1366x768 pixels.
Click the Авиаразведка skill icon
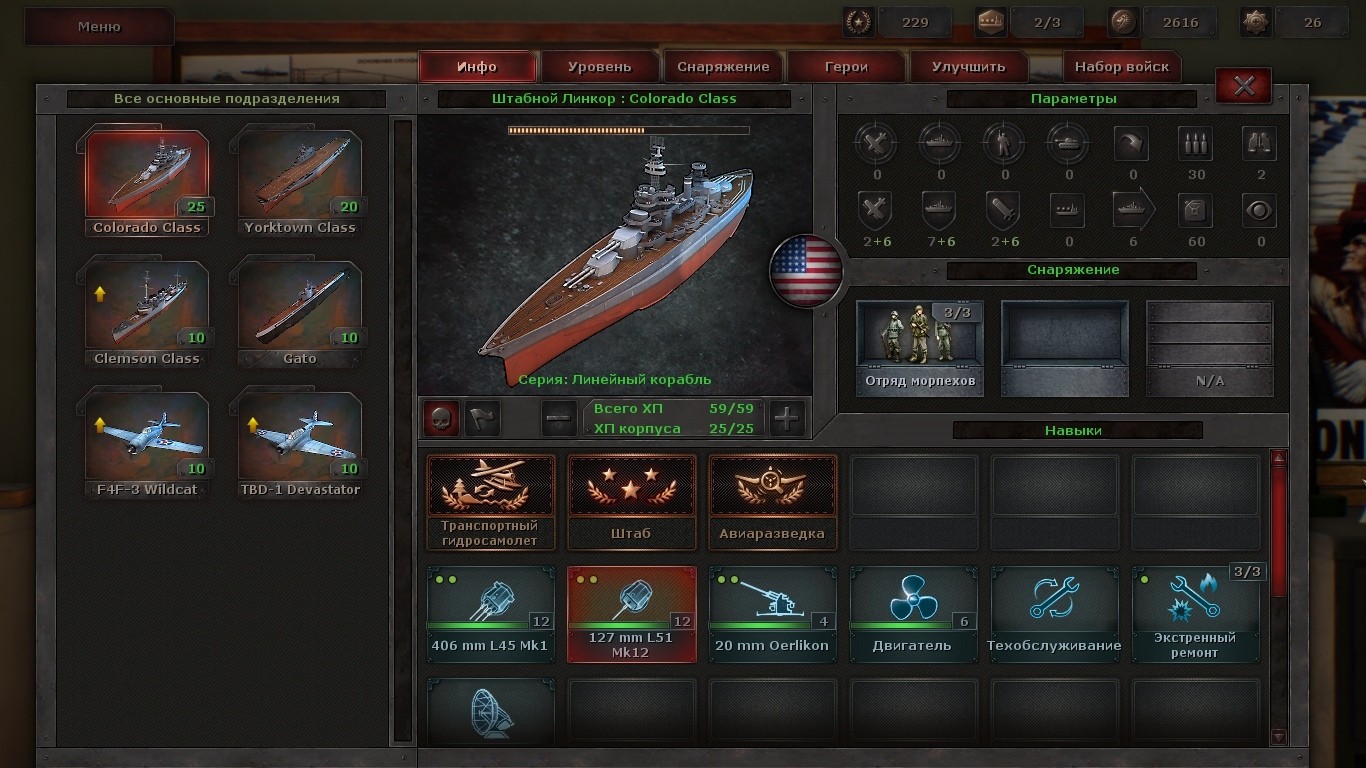[x=772, y=501]
